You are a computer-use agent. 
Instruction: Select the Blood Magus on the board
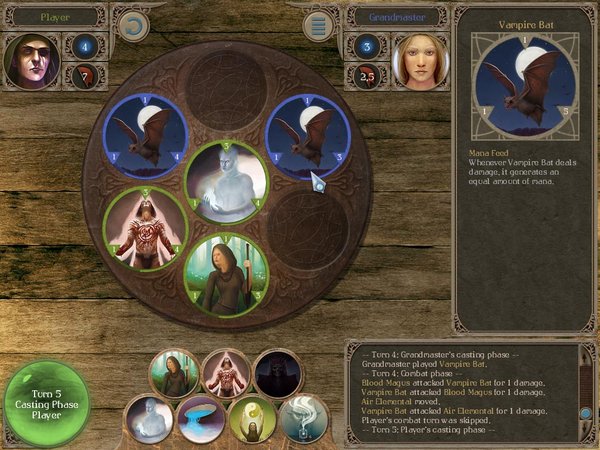(x=148, y=226)
